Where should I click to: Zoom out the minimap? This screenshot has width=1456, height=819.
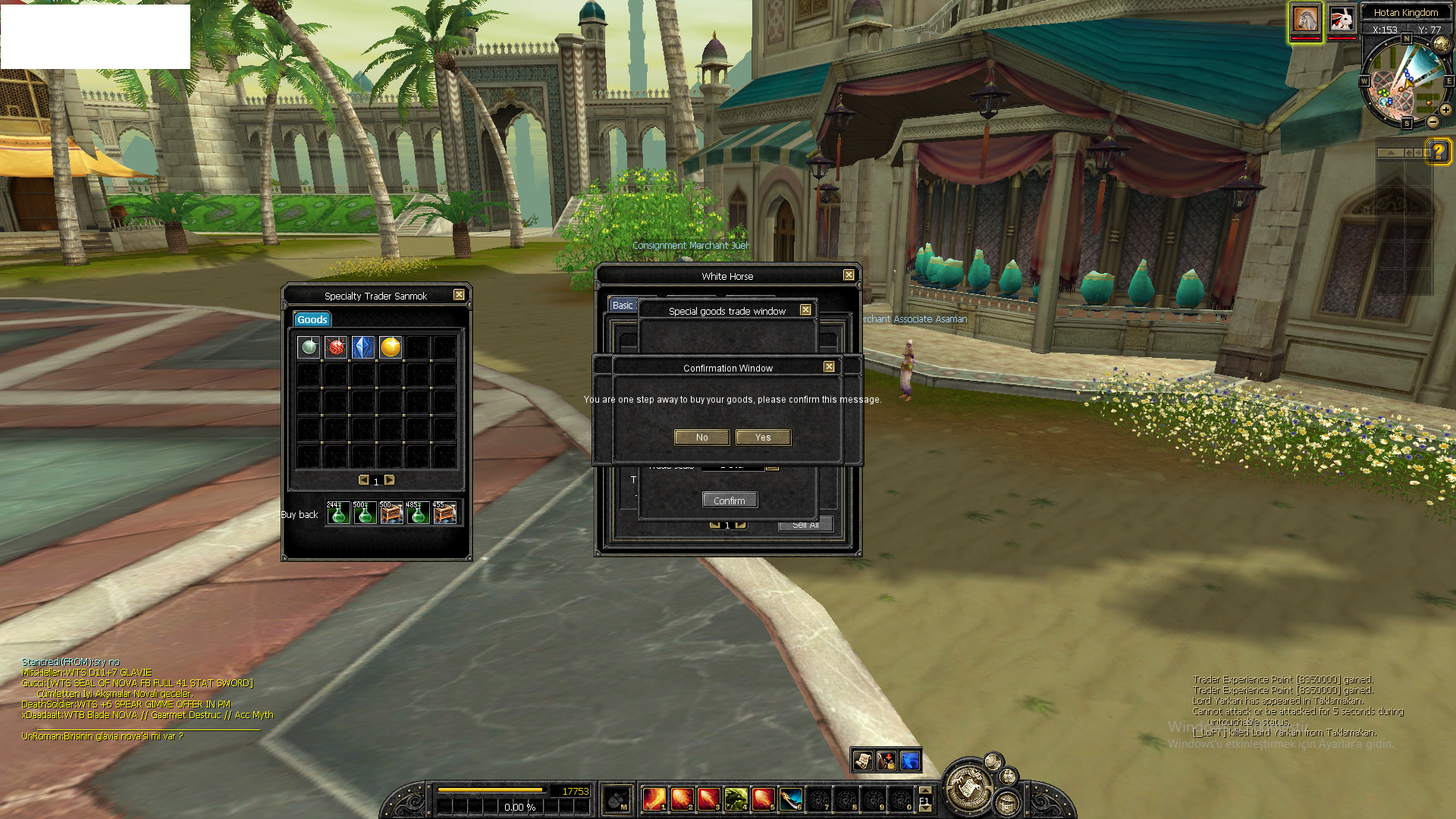(1432, 122)
